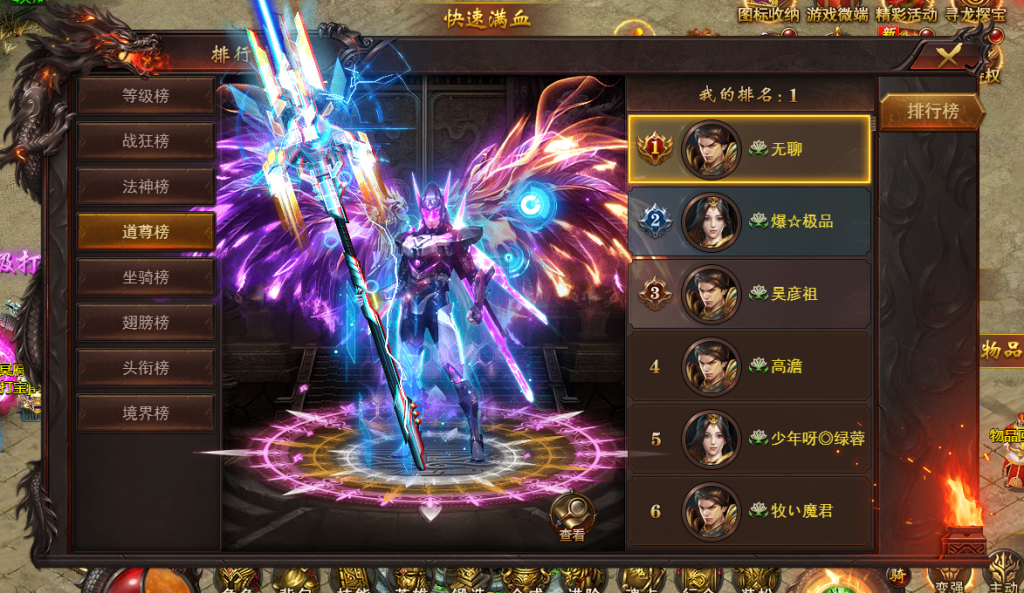The height and width of the screenshot is (593, 1024).
Task: Switch to the 等级榜 ranking category
Action: tap(146, 96)
